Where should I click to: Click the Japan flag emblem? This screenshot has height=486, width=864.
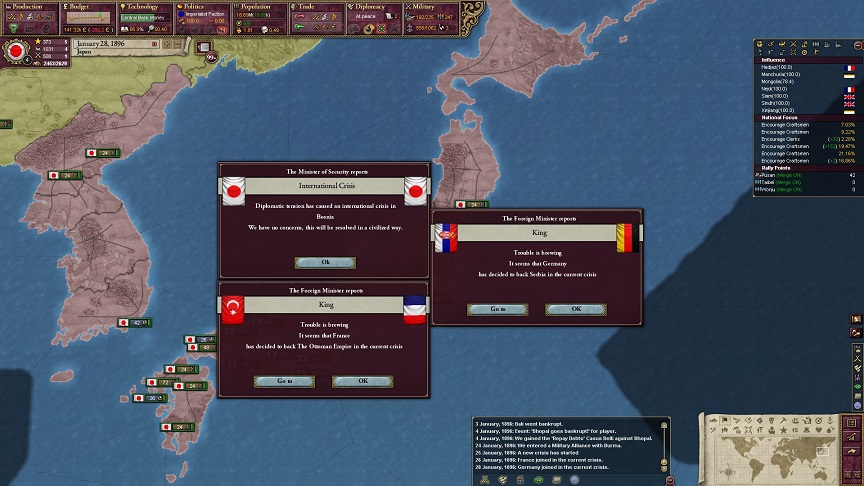[x=16, y=50]
